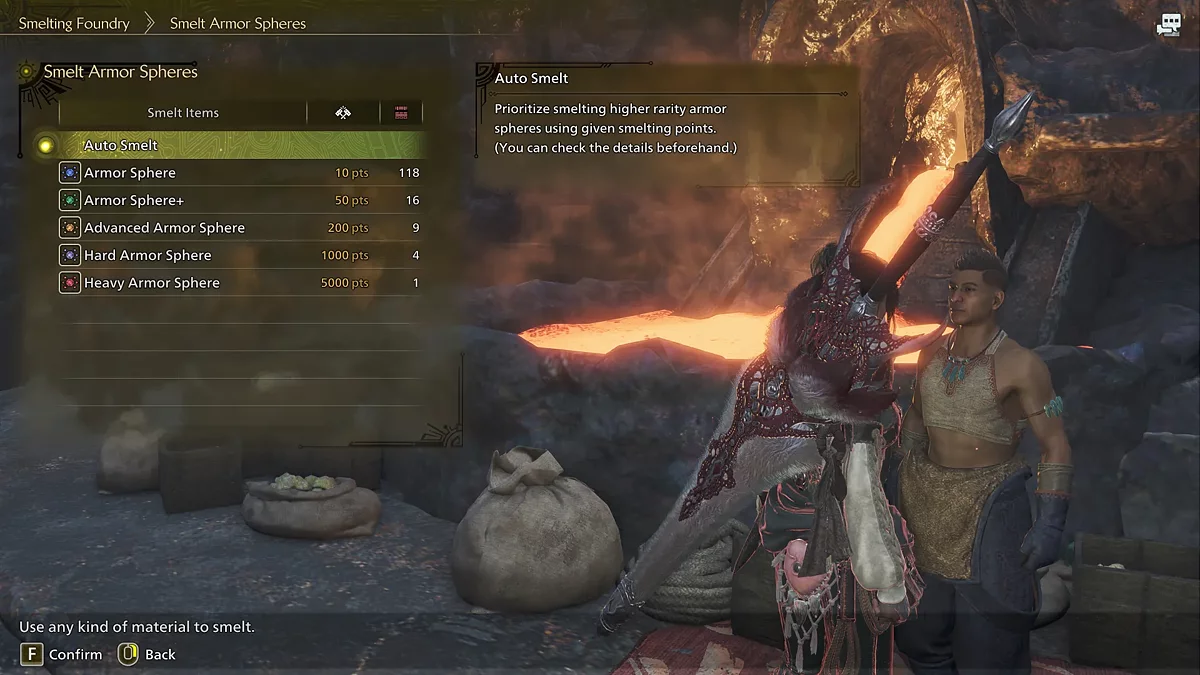
Task: Go back to Smelting Foundry breadcrumb
Action: (x=74, y=23)
